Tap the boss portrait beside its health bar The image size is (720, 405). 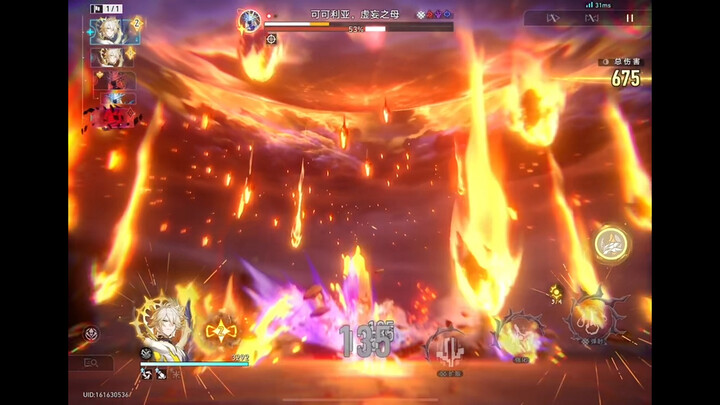click(250, 18)
